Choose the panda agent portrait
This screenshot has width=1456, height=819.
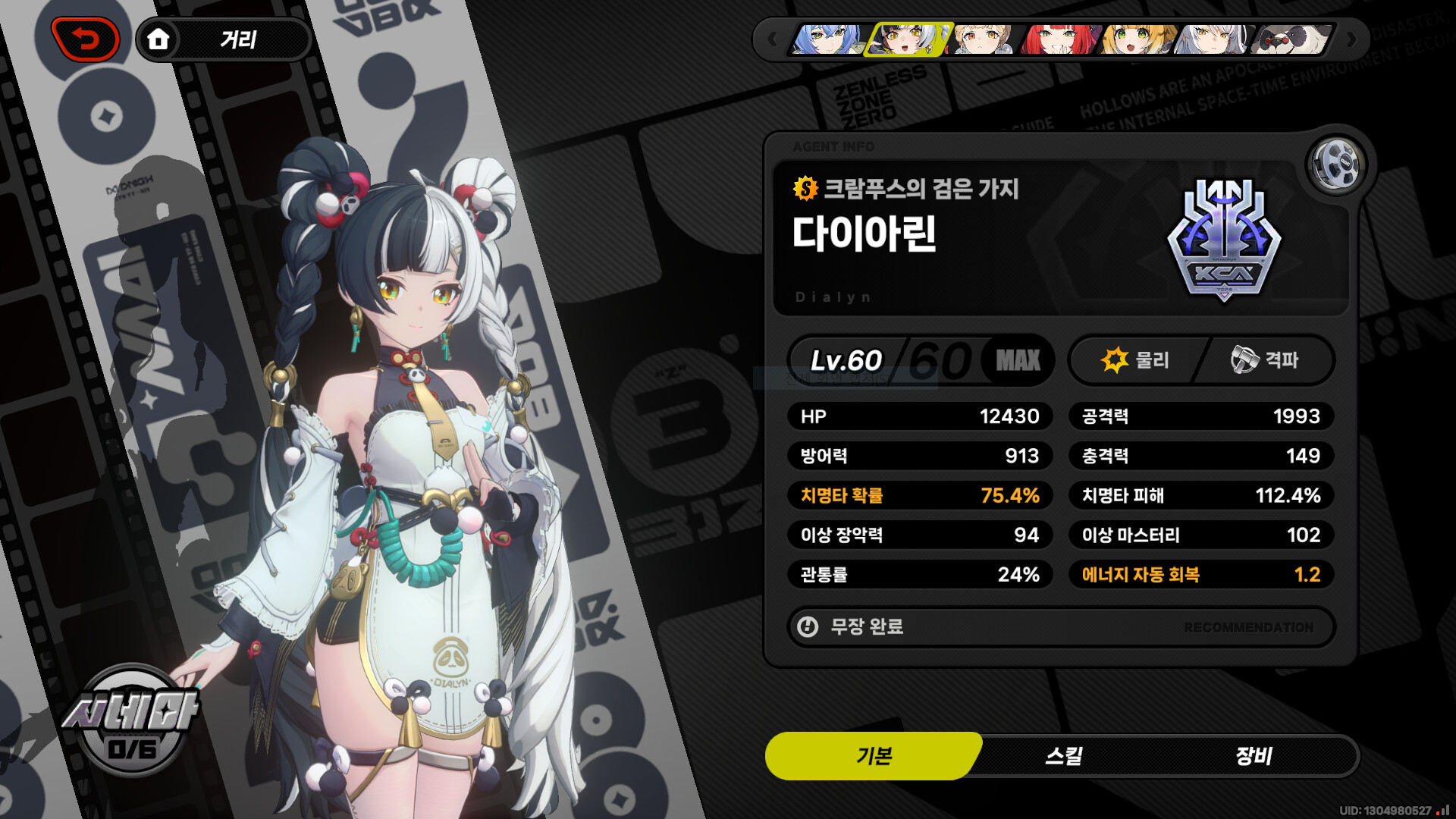point(1291,39)
